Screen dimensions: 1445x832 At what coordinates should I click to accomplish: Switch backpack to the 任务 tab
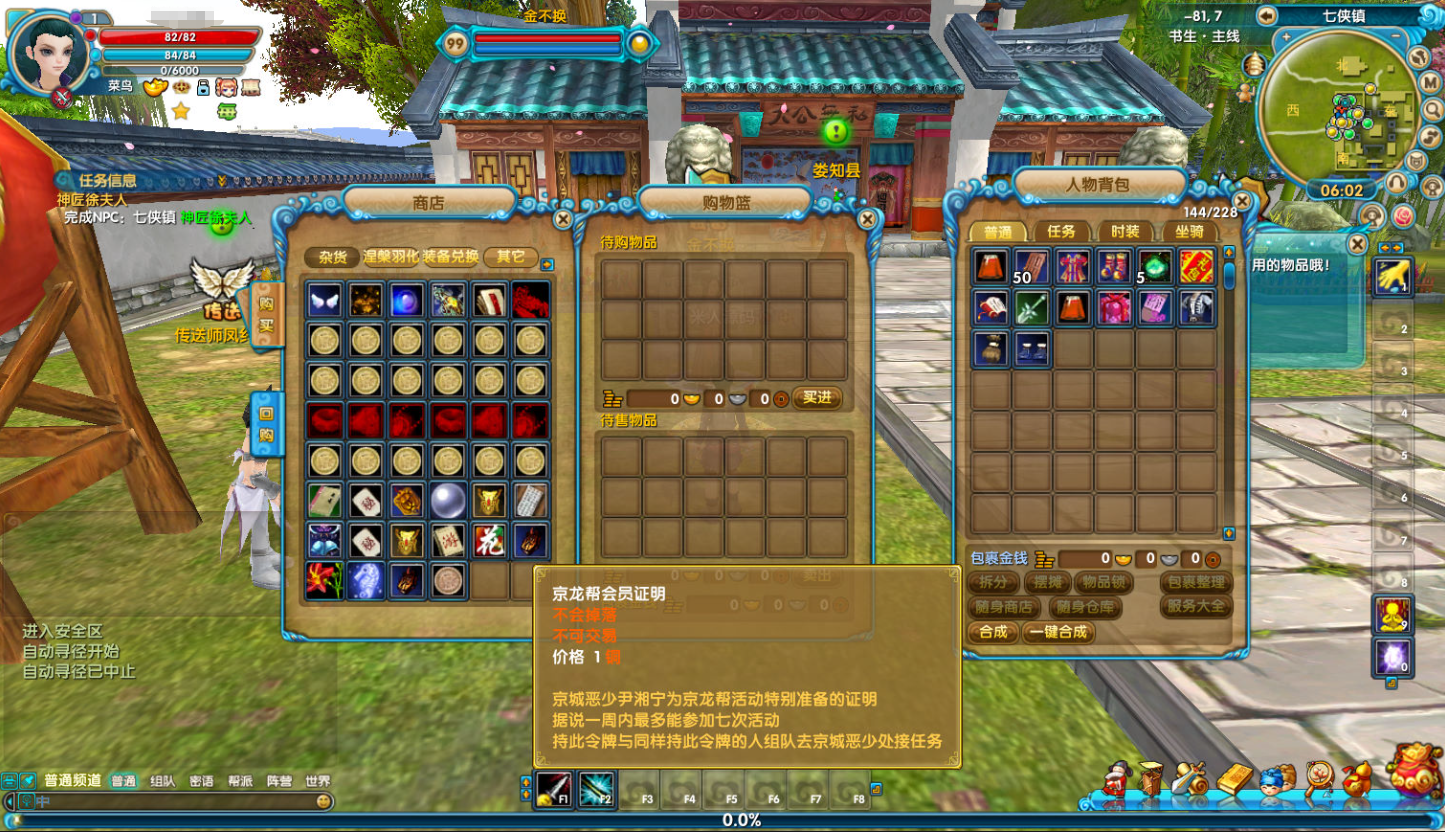click(x=1061, y=232)
